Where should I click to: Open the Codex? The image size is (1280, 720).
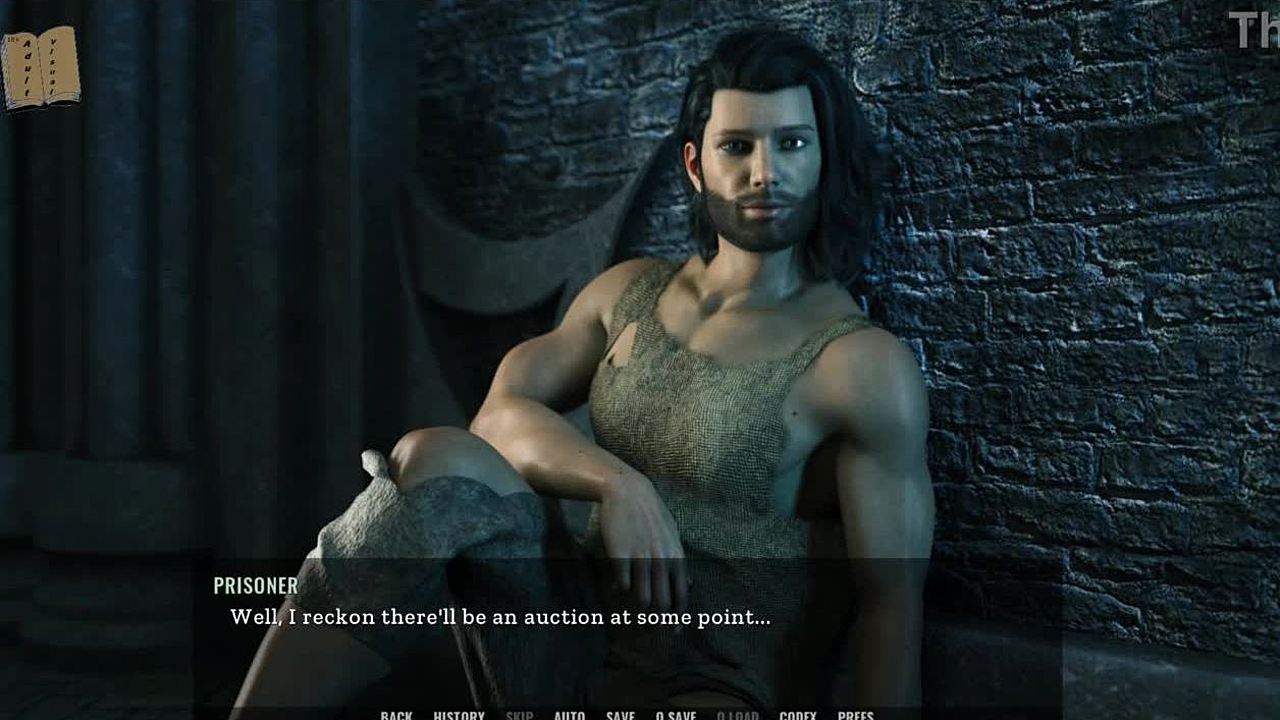pyautogui.click(x=798, y=715)
